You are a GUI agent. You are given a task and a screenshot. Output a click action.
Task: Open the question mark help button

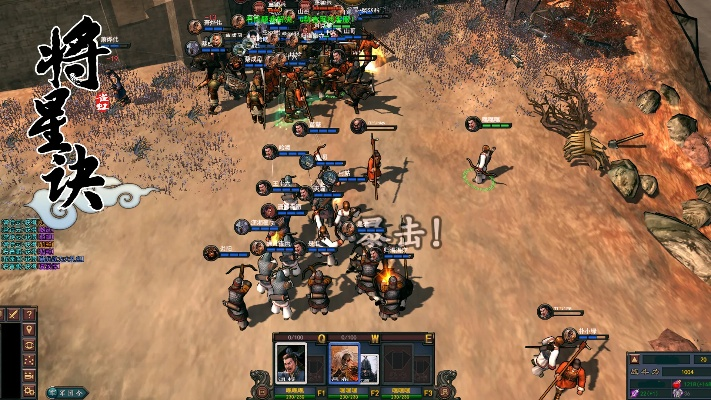click(29, 315)
